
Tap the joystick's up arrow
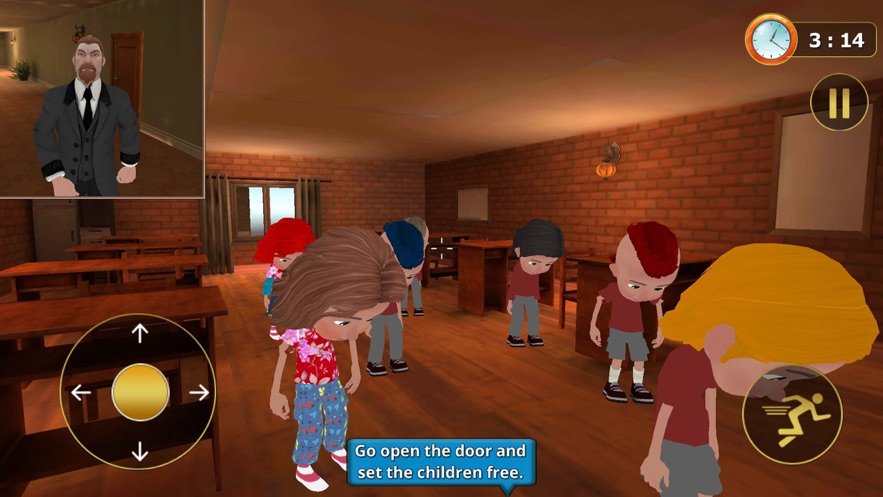pyautogui.click(x=140, y=333)
